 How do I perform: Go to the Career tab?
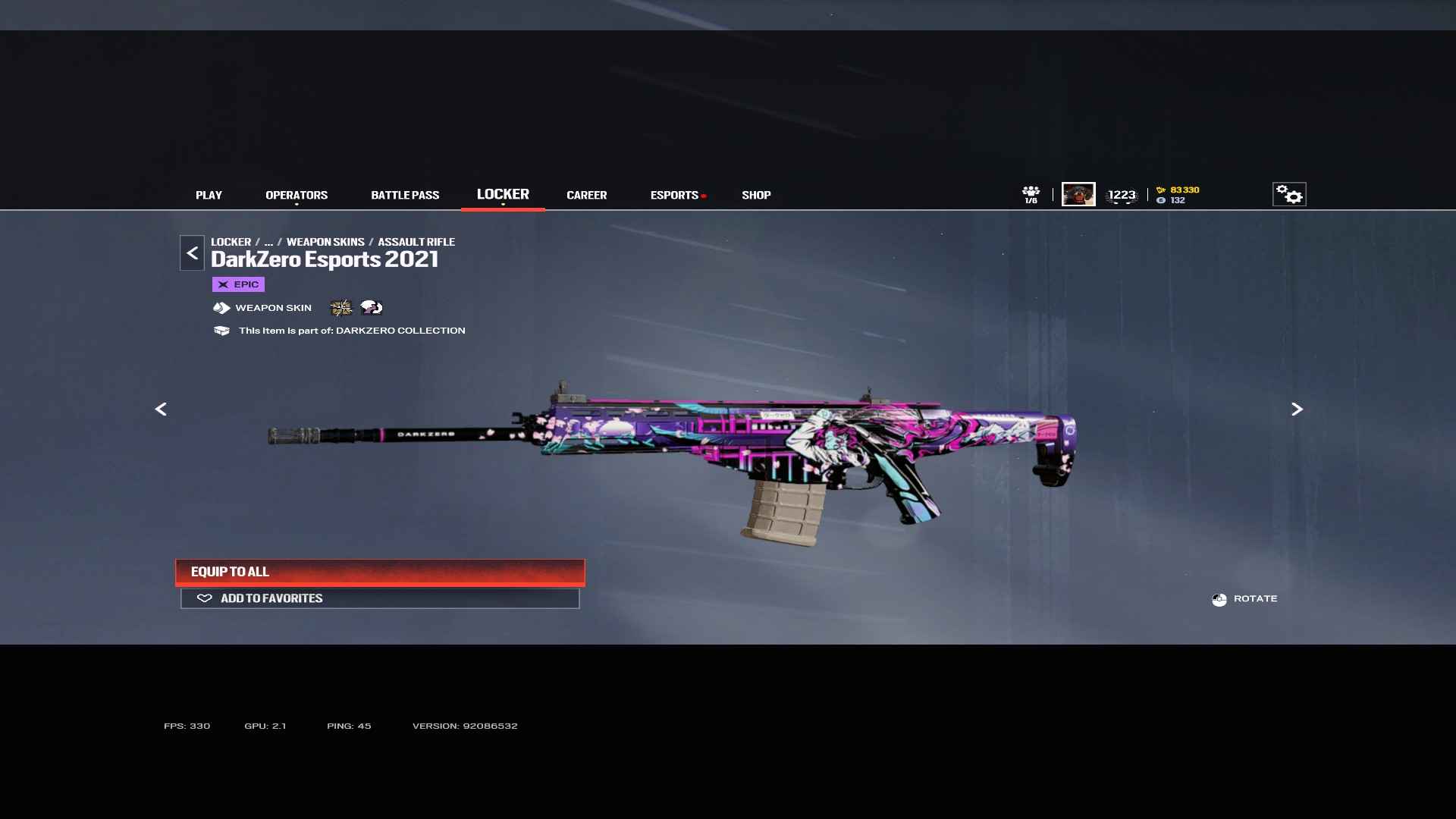pyautogui.click(x=586, y=195)
